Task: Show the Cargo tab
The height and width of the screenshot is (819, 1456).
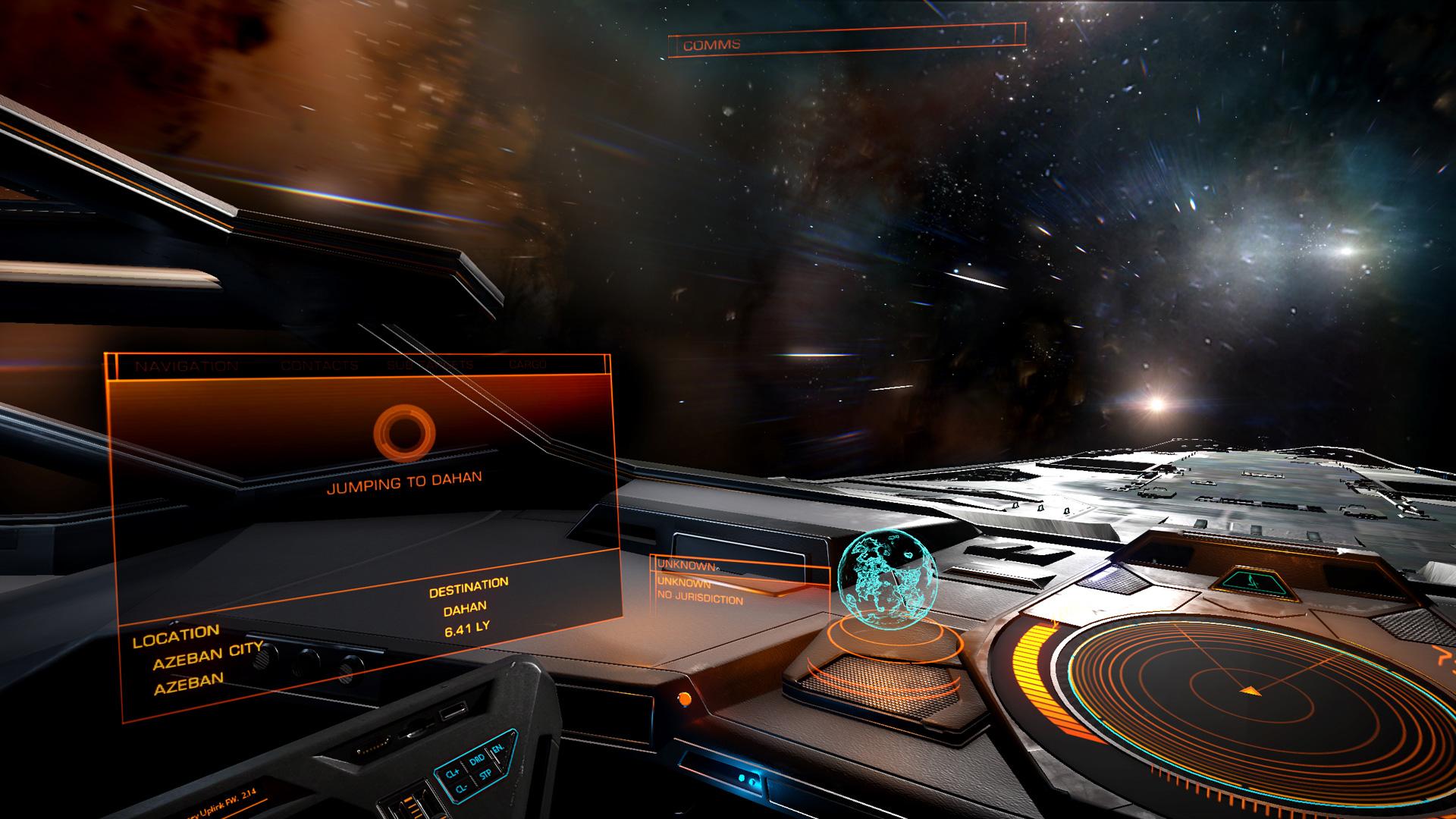Action: point(527,365)
